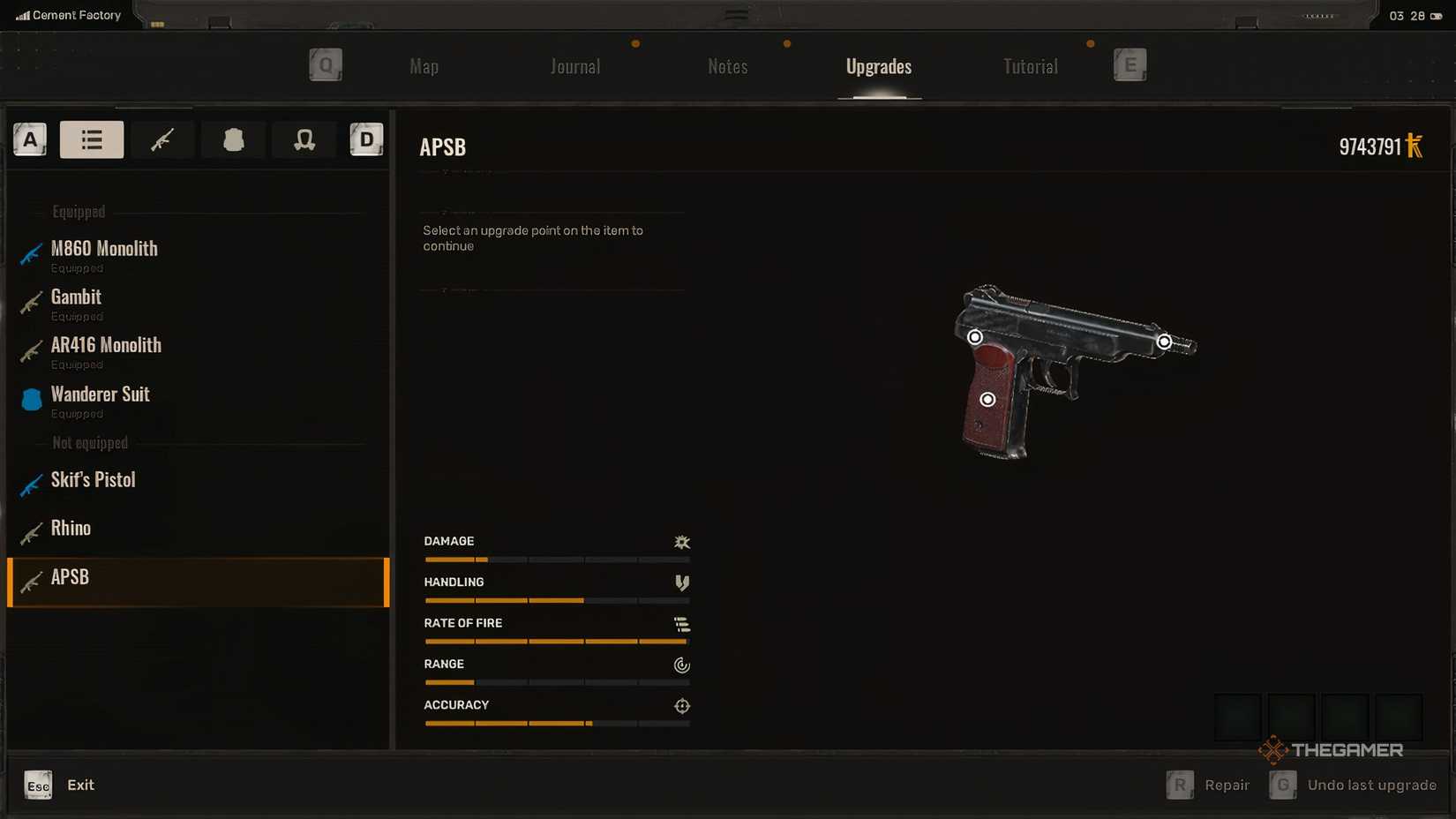Select Skif's Pistol from not equipped
This screenshot has height=819, width=1456.
[93, 480]
